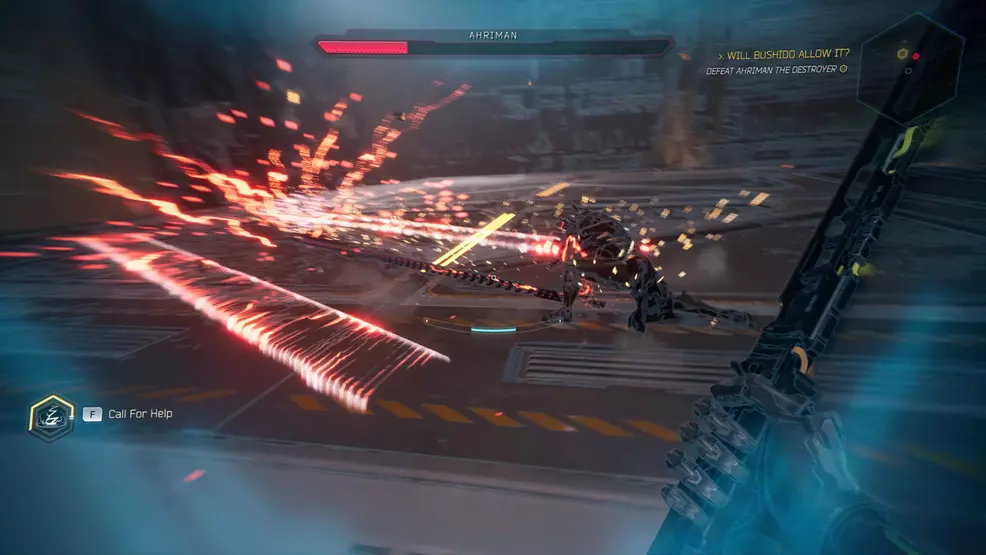The height and width of the screenshot is (555, 986).
Task: Open the hexagonal minimap
Action: coord(913,64)
